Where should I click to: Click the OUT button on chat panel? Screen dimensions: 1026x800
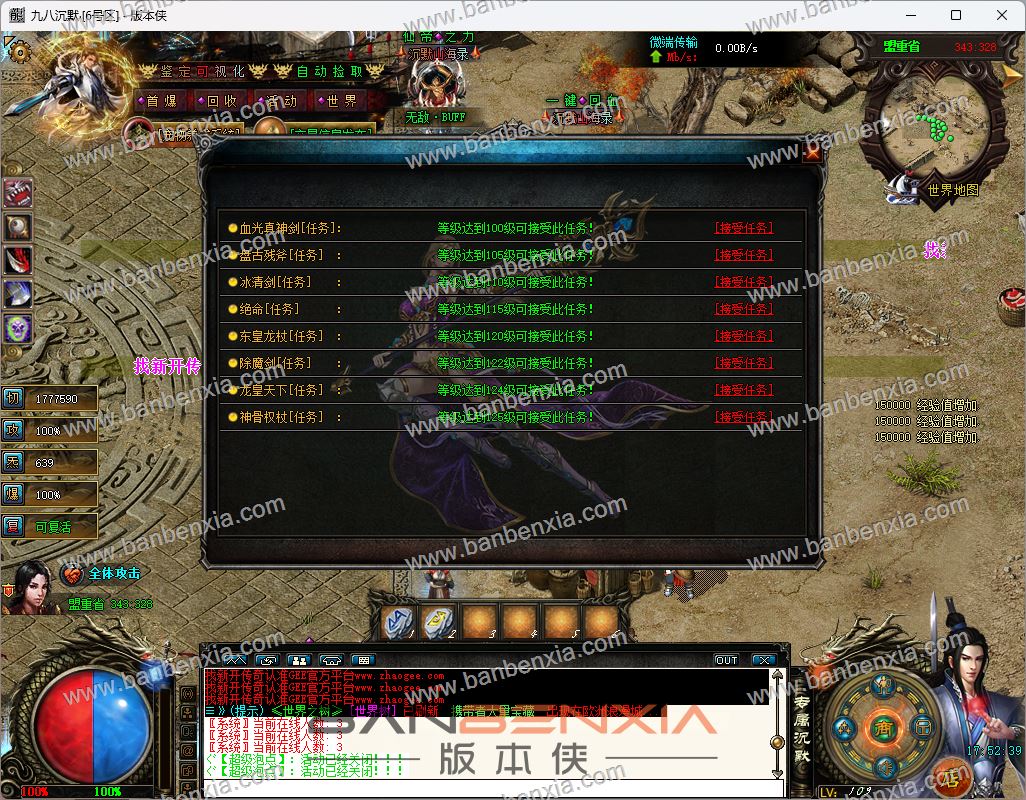tap(726, 660)
